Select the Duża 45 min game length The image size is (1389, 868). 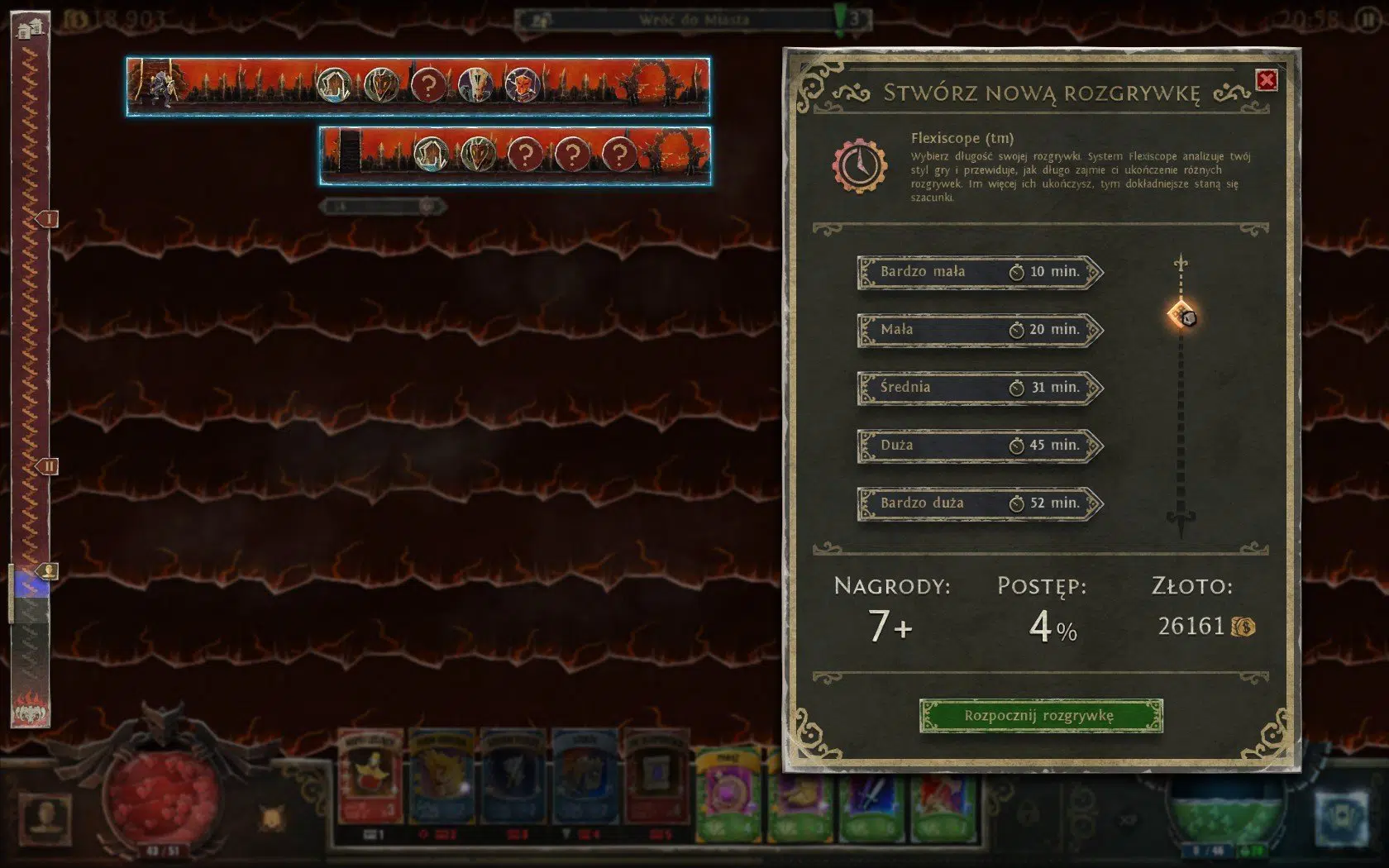click(976, 445)
